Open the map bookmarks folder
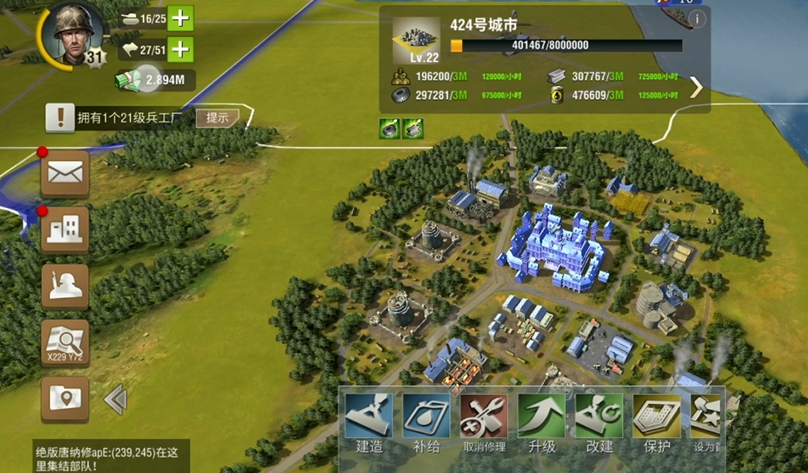Screen dimensions: 808x473 tap(65, 399)
